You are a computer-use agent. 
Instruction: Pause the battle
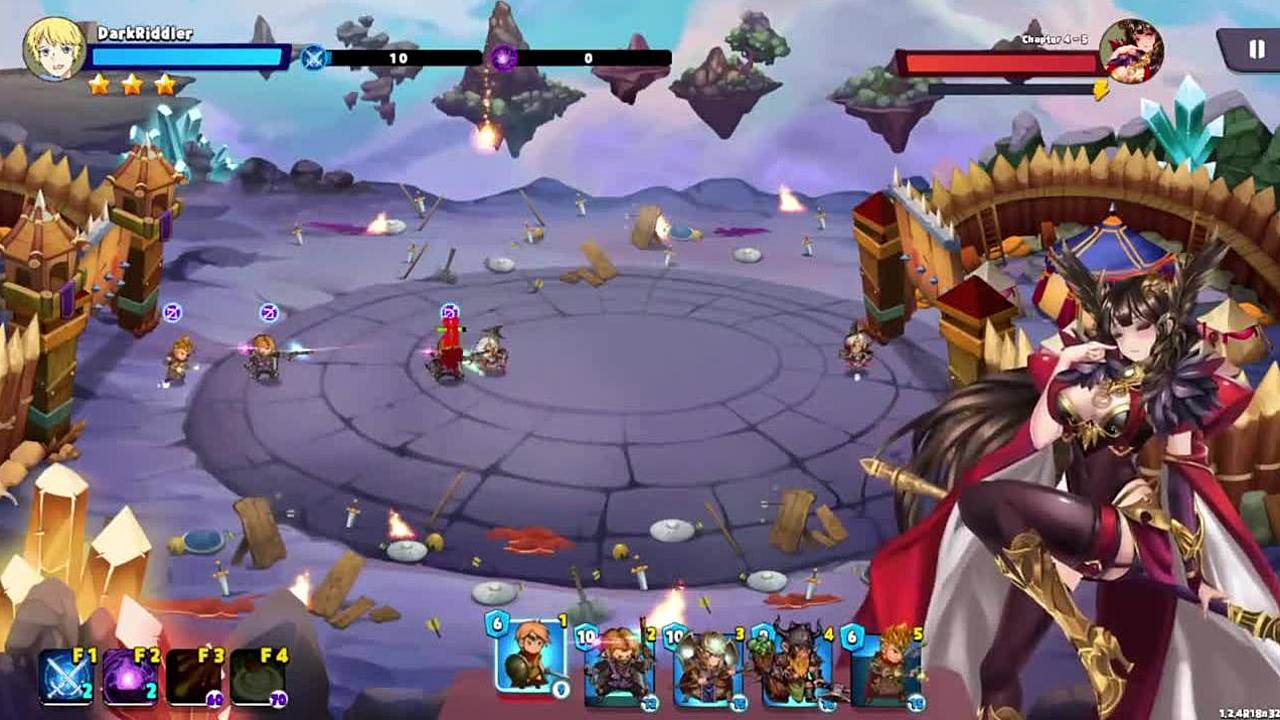pos(1256,49)
